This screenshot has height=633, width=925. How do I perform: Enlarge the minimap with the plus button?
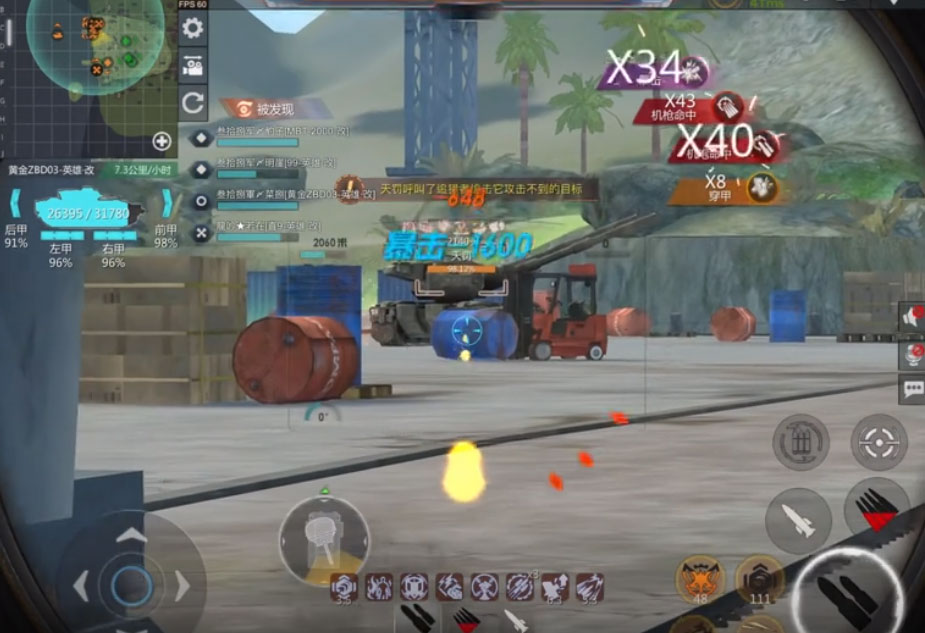pyautogui.click(x=161, y=141)
